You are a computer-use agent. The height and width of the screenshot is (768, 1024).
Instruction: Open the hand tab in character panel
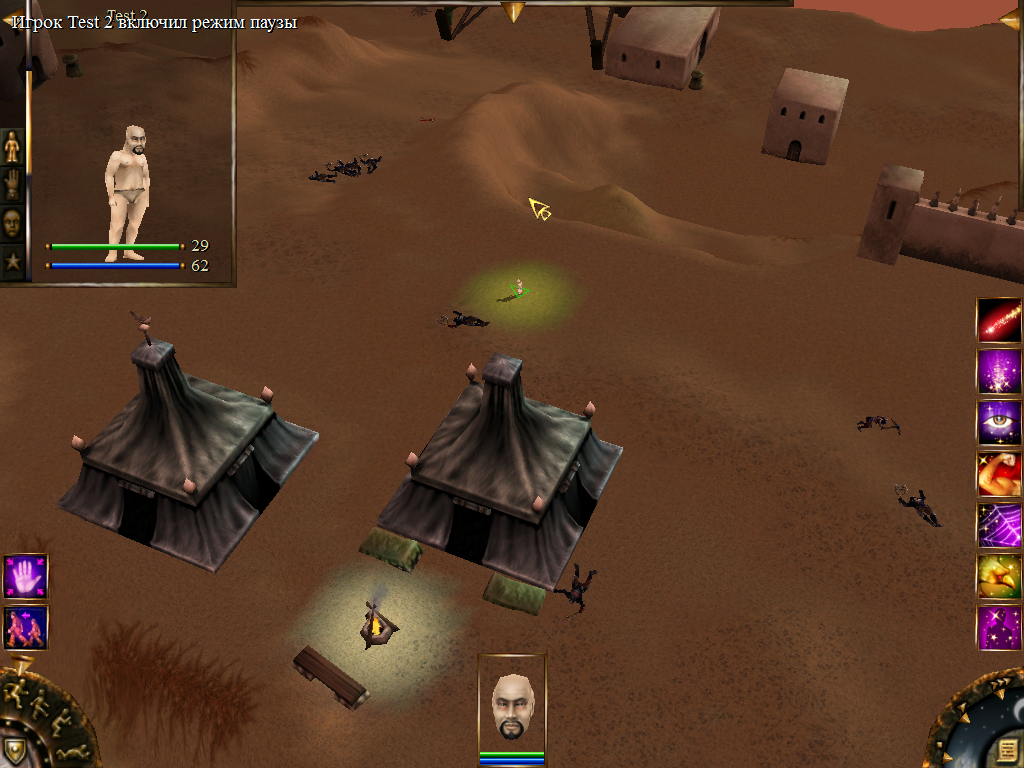(x=12, y=185)
